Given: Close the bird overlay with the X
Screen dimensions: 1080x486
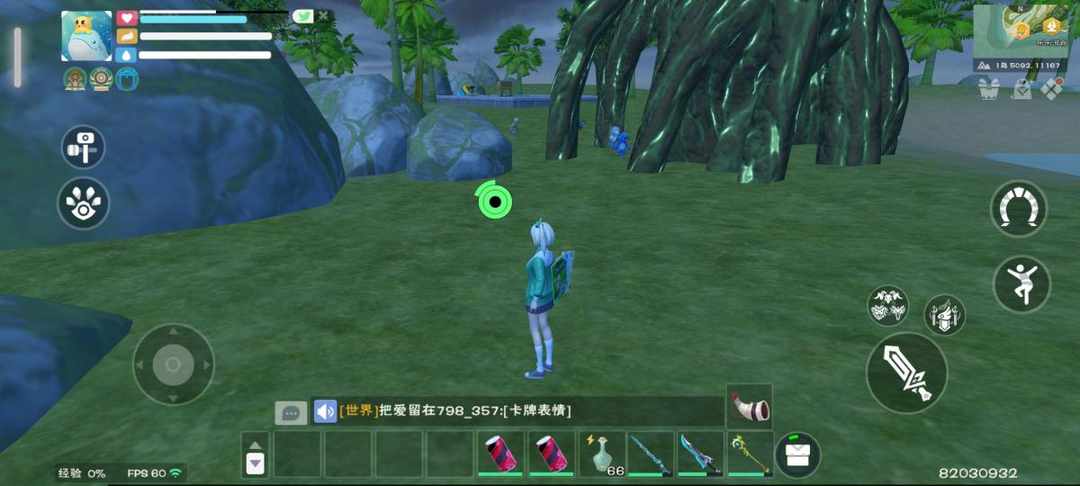Looking at the screenshot, I should (325, 16).
